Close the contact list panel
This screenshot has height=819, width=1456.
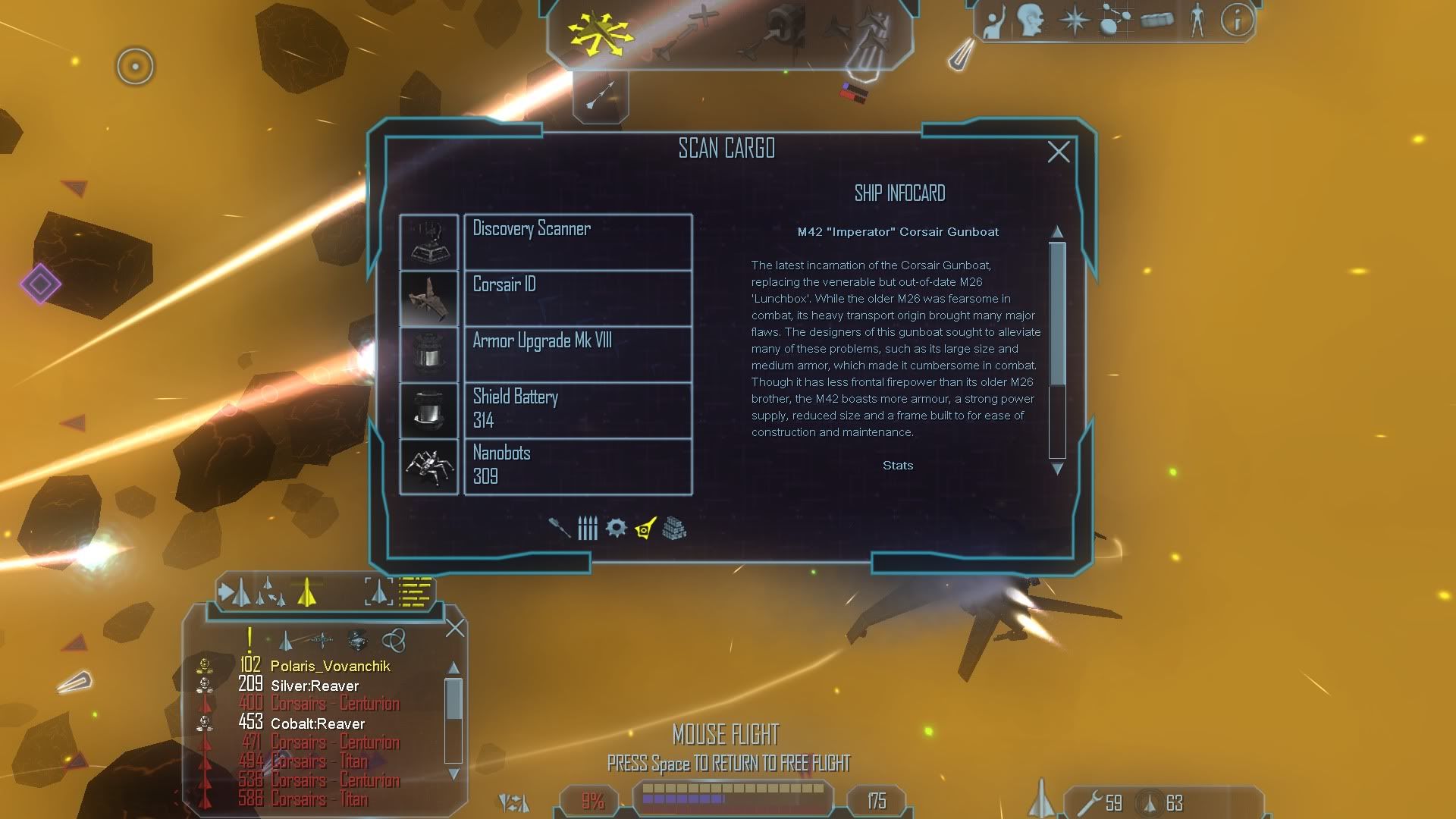point(455,628)
